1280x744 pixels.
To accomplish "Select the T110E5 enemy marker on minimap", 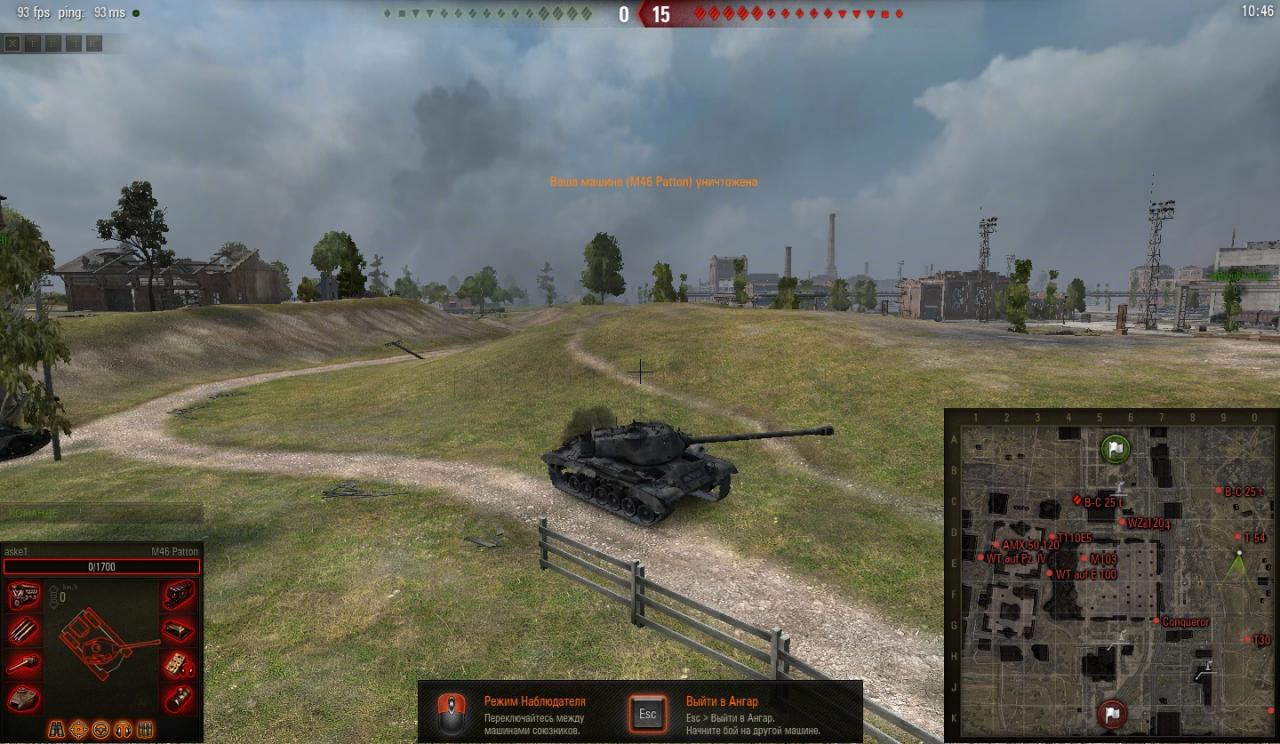I will tap(1052, 538).
